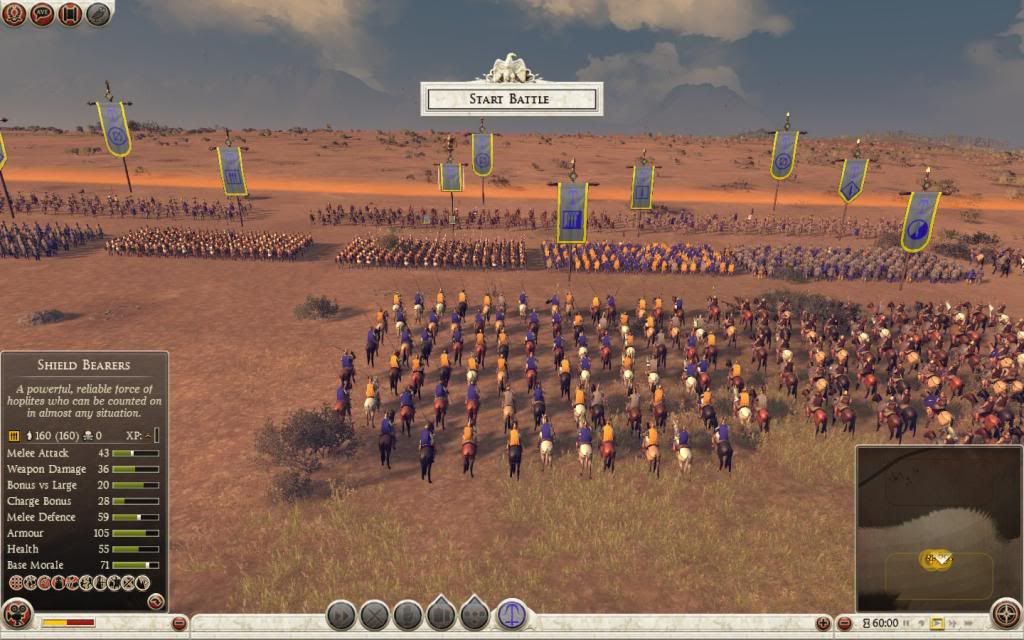The height and width of the screenshot is (640, 1024).
Task: Click the grey bird icon button
Action: (98, 14)
